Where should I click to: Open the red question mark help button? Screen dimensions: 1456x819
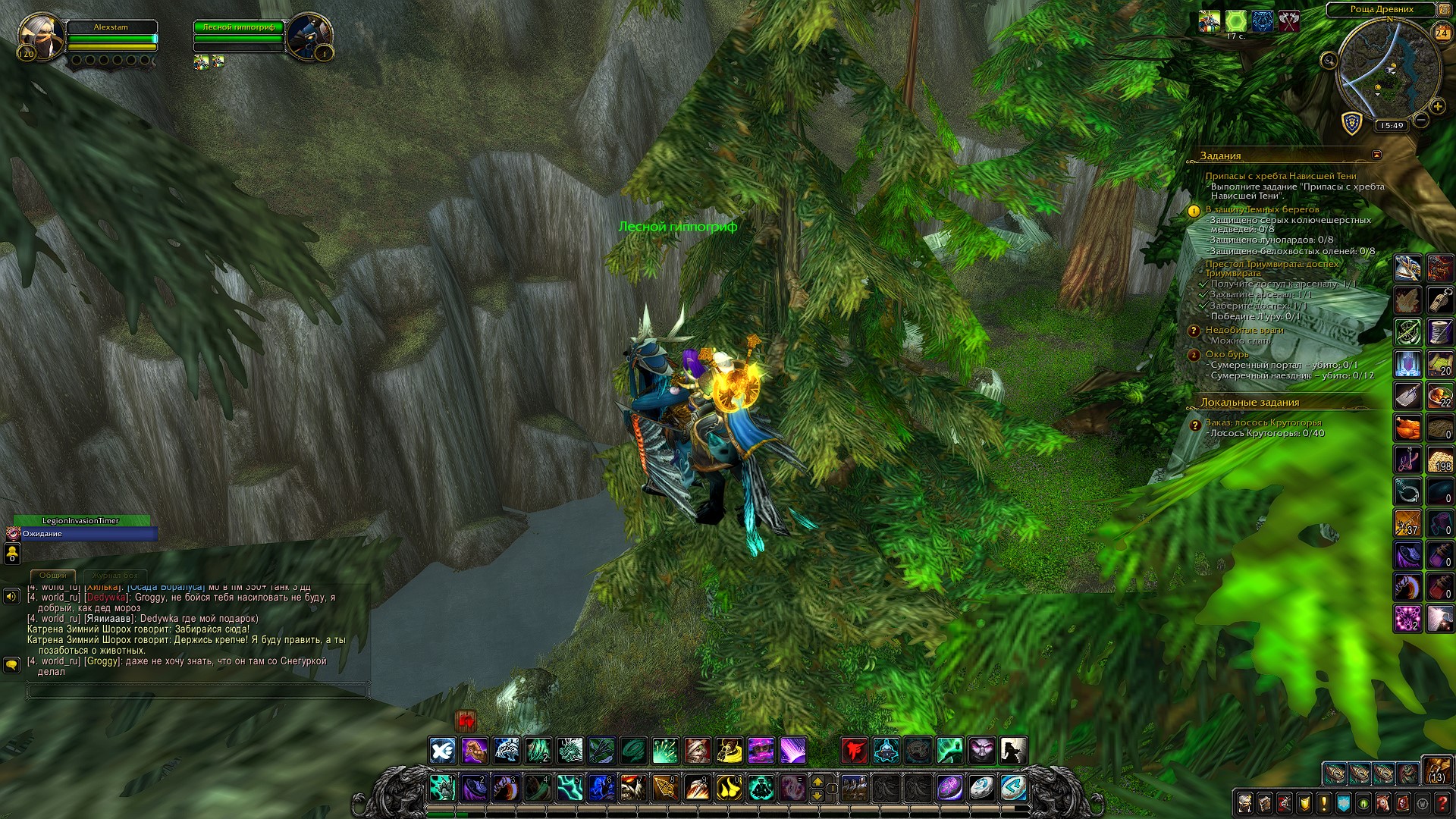1442,803
